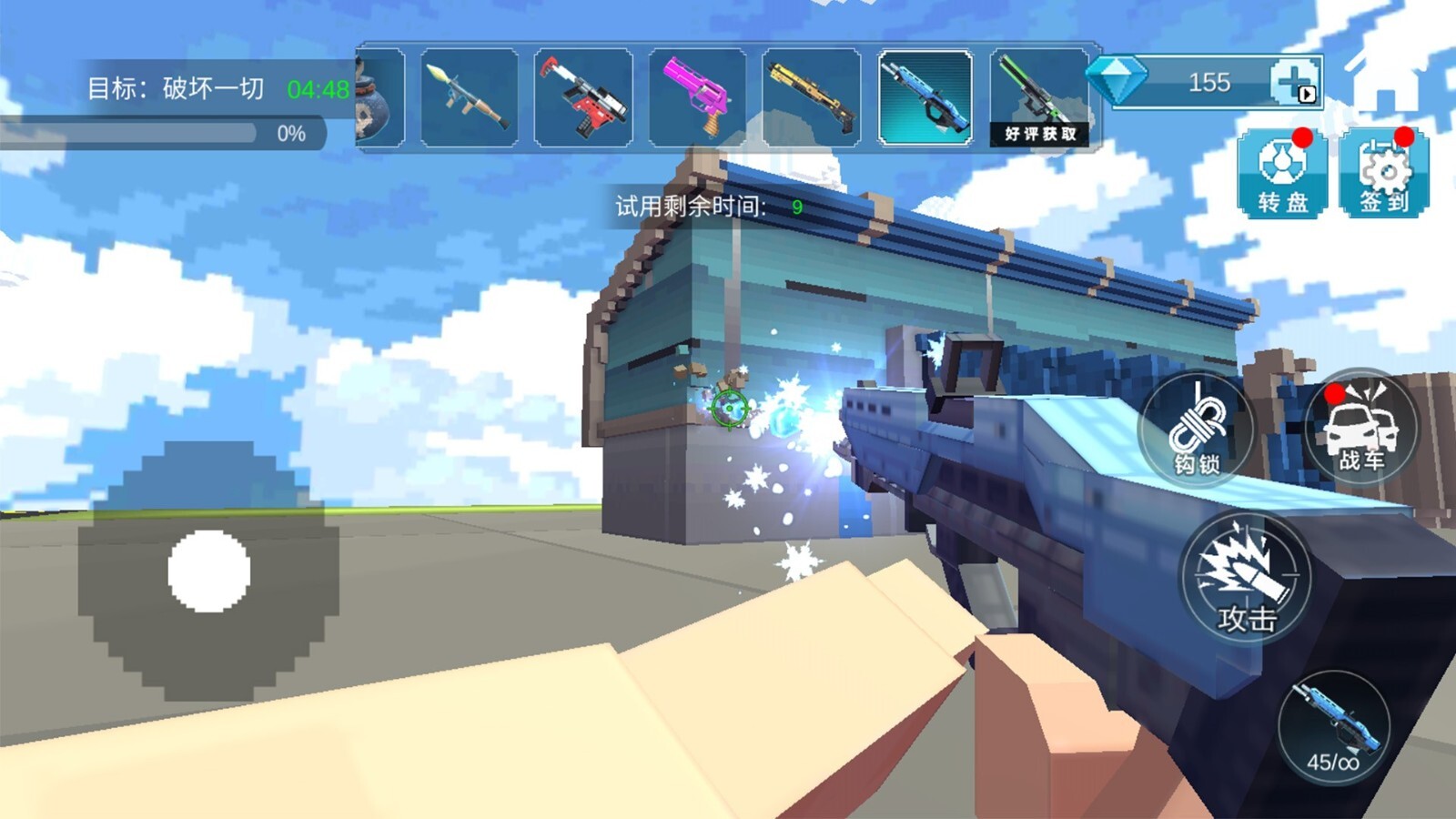Viewport: 1456px width, 819px height.
Task: Select the partially hidden grenade pot slot
Action: pos(379,98)
